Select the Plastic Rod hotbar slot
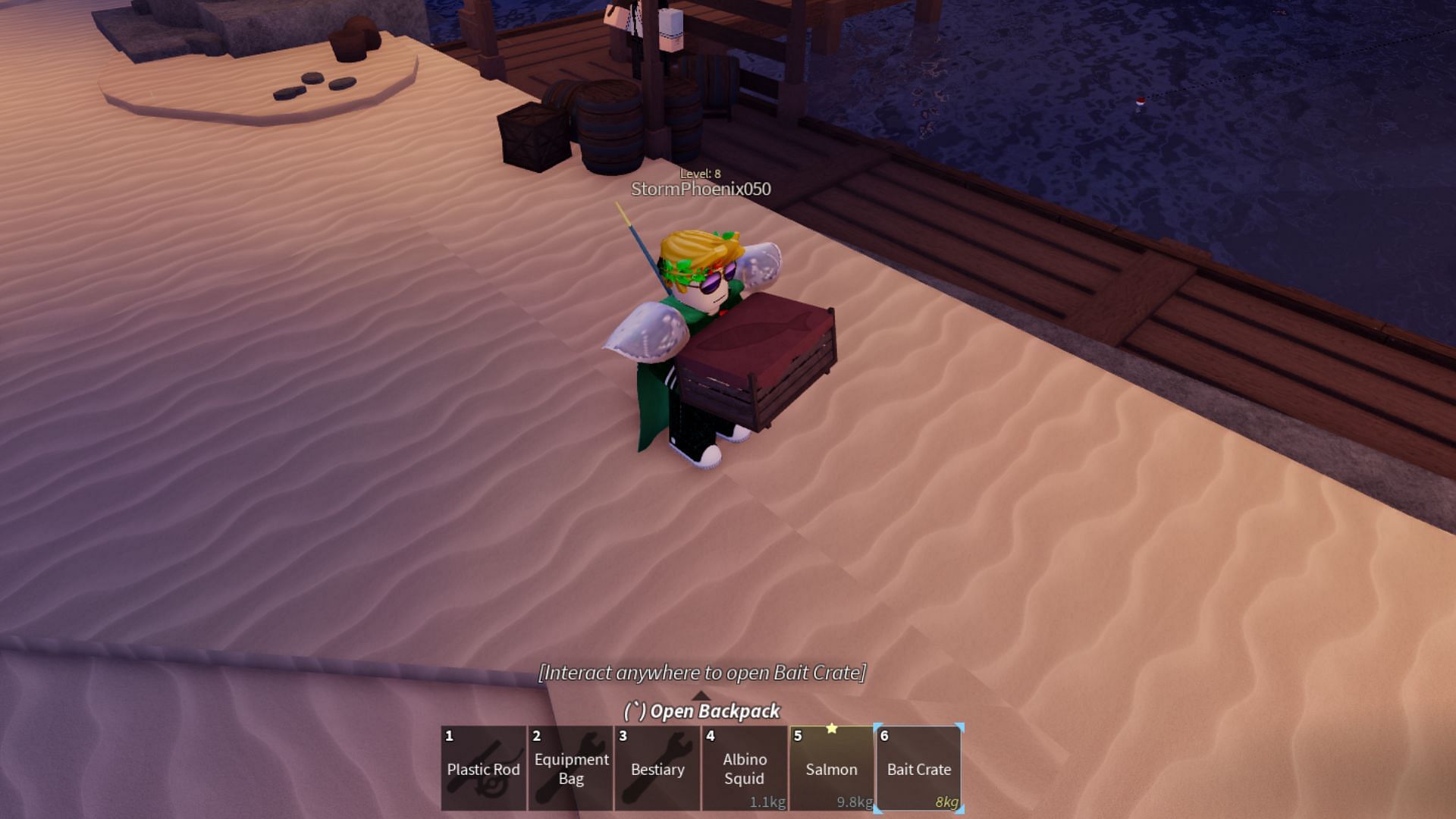The width and height of the screenshot is (1456, 819). (484, 768)
